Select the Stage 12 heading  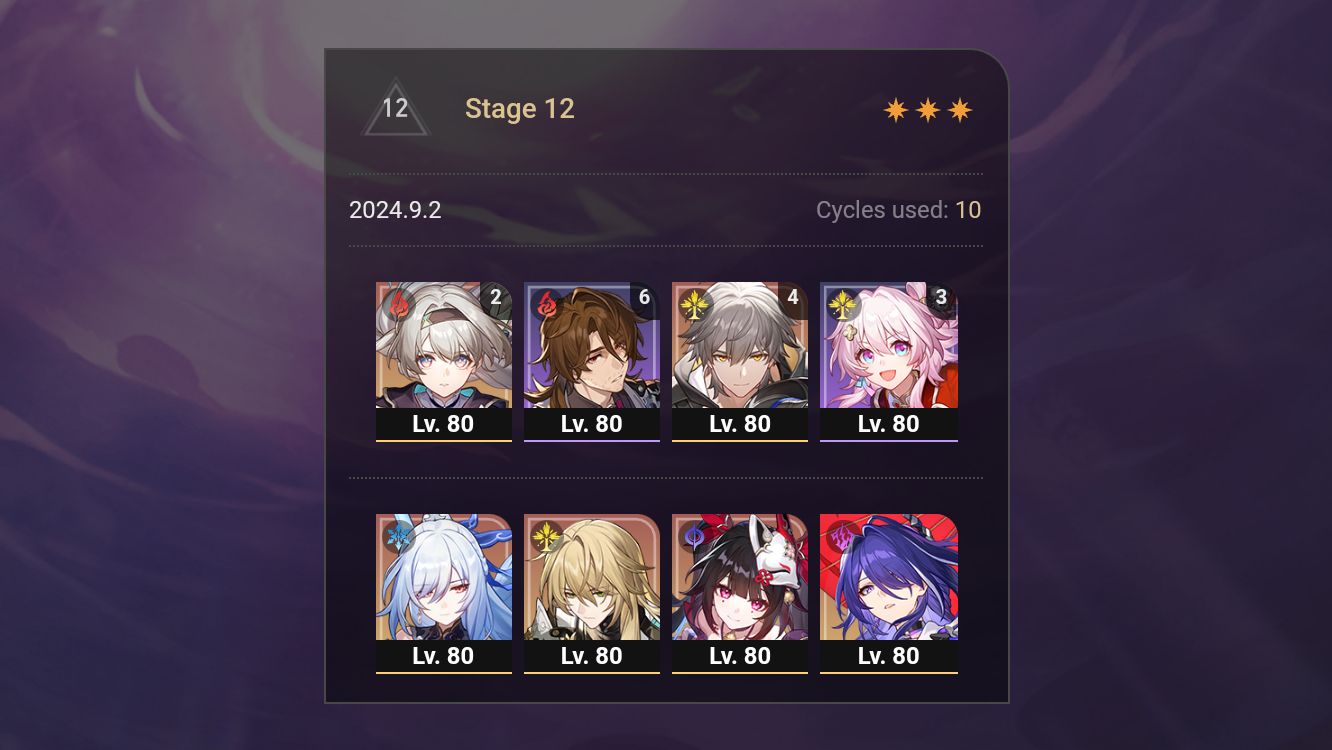click(520, 109)
